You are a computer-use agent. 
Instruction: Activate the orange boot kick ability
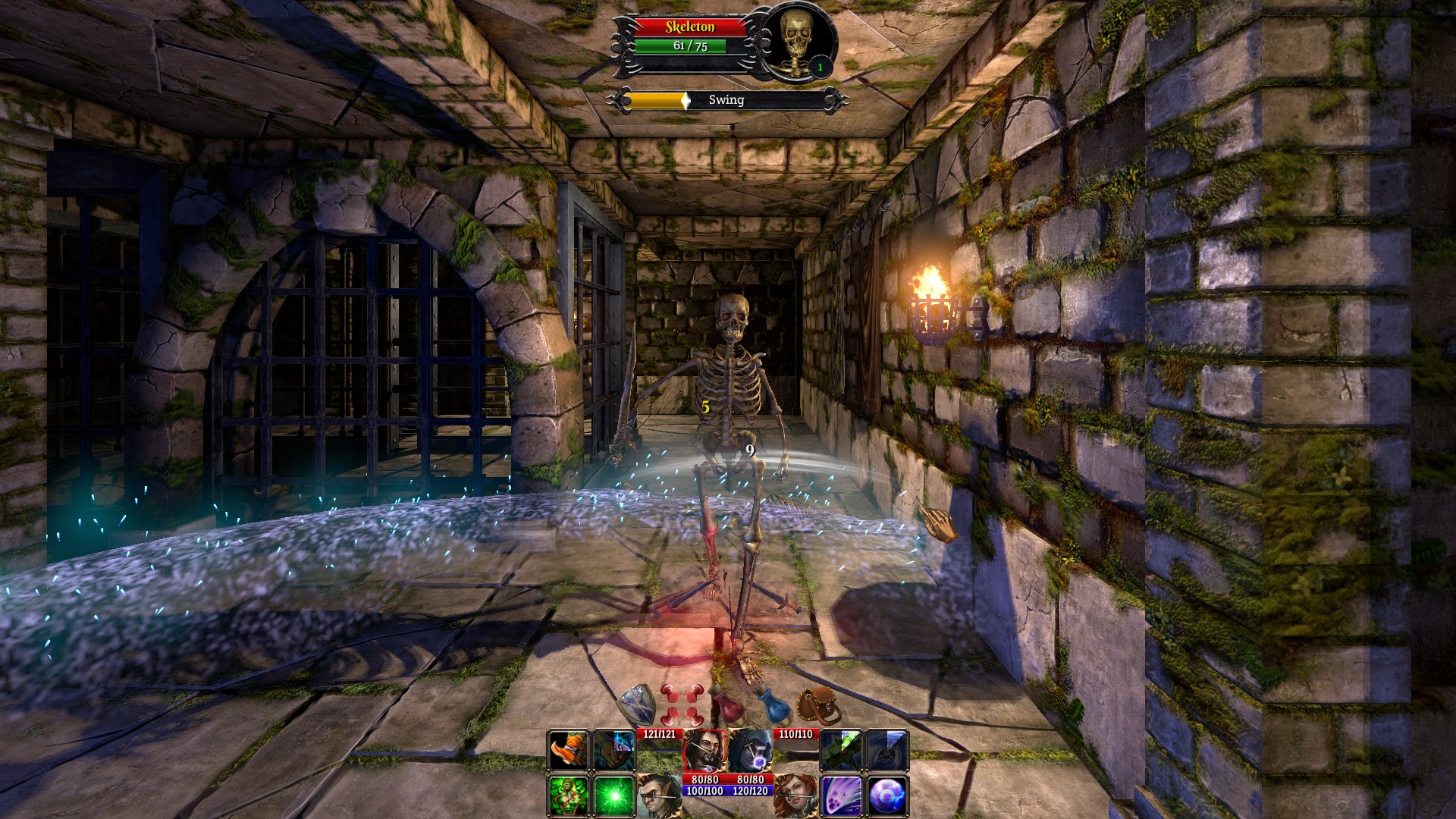pyautogui.click(x=568, y=751)
